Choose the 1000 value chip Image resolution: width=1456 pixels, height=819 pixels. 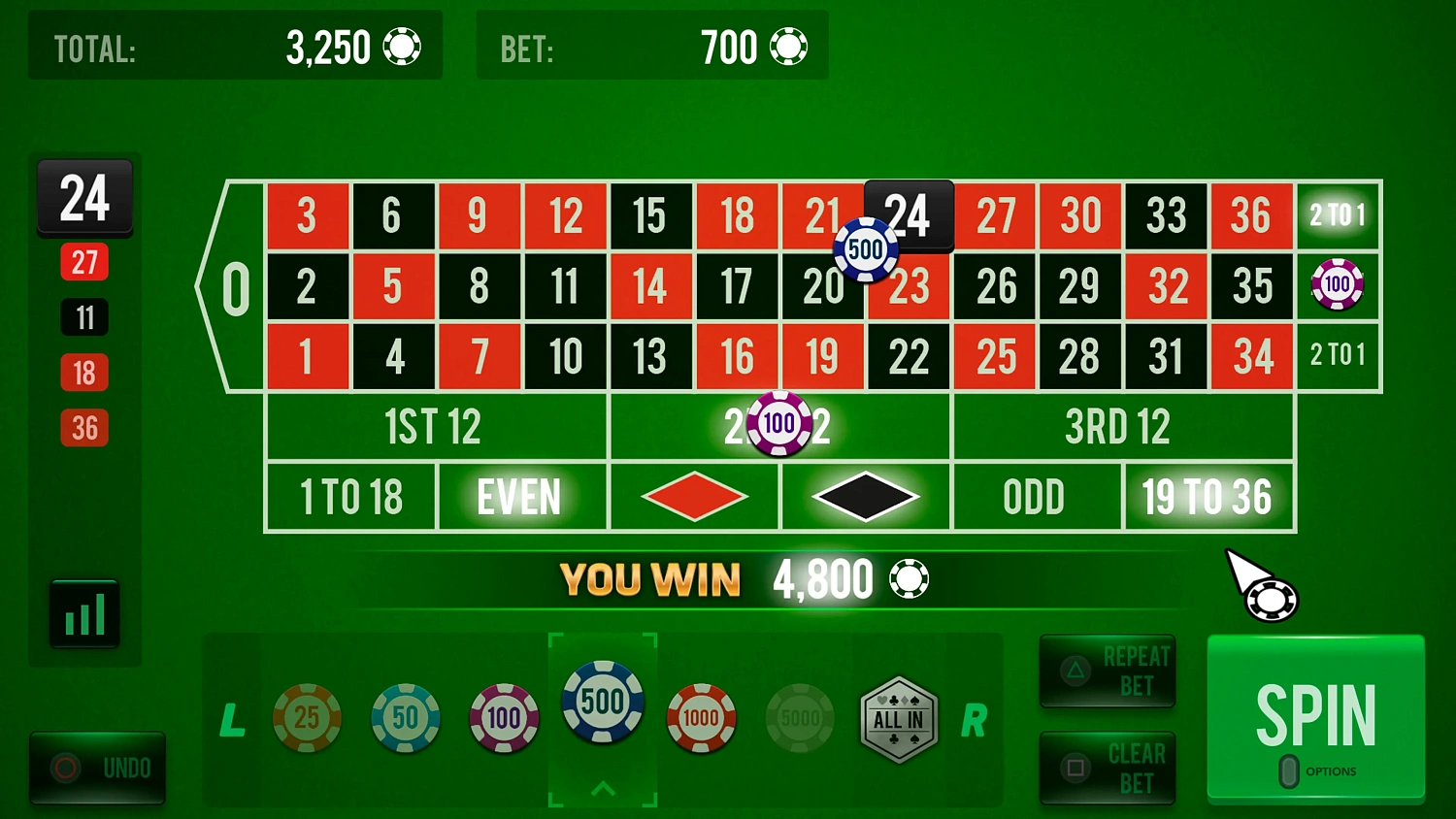click(701, 718)
